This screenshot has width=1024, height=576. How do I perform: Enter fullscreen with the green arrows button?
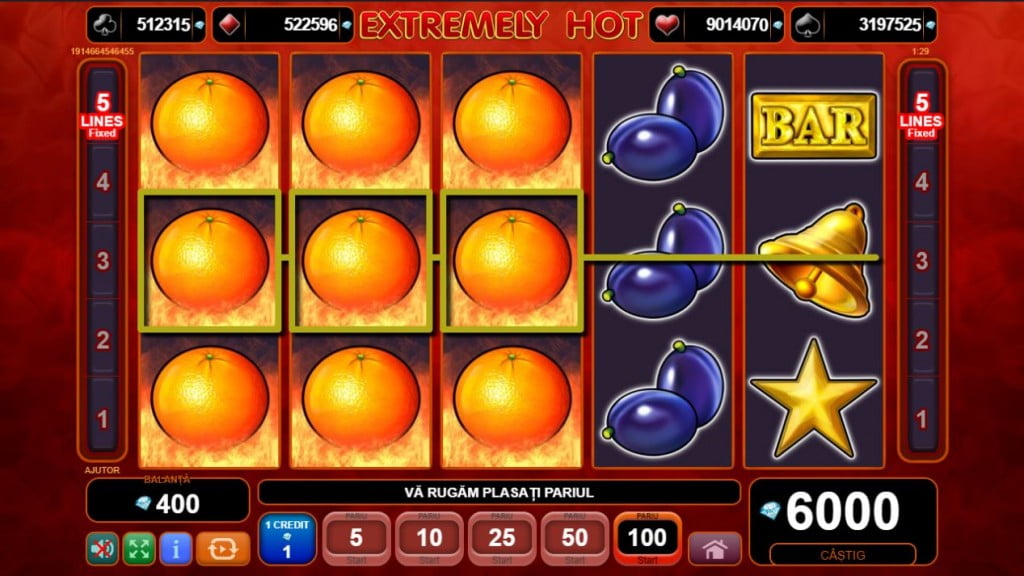[139, 548]
